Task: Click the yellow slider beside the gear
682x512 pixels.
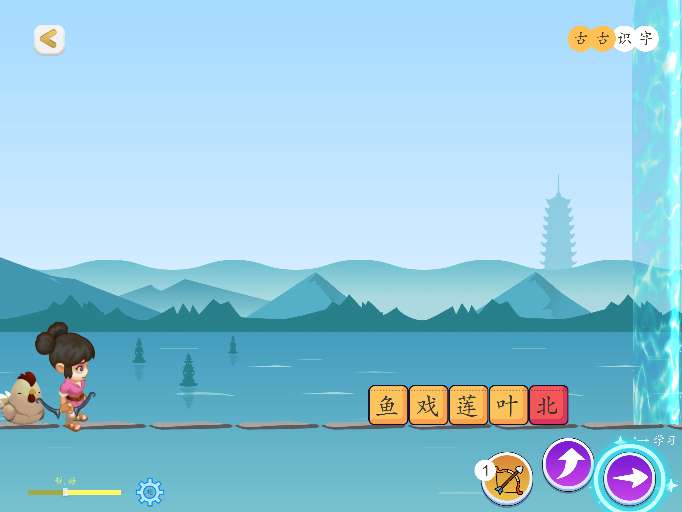Action: (75, 492)
